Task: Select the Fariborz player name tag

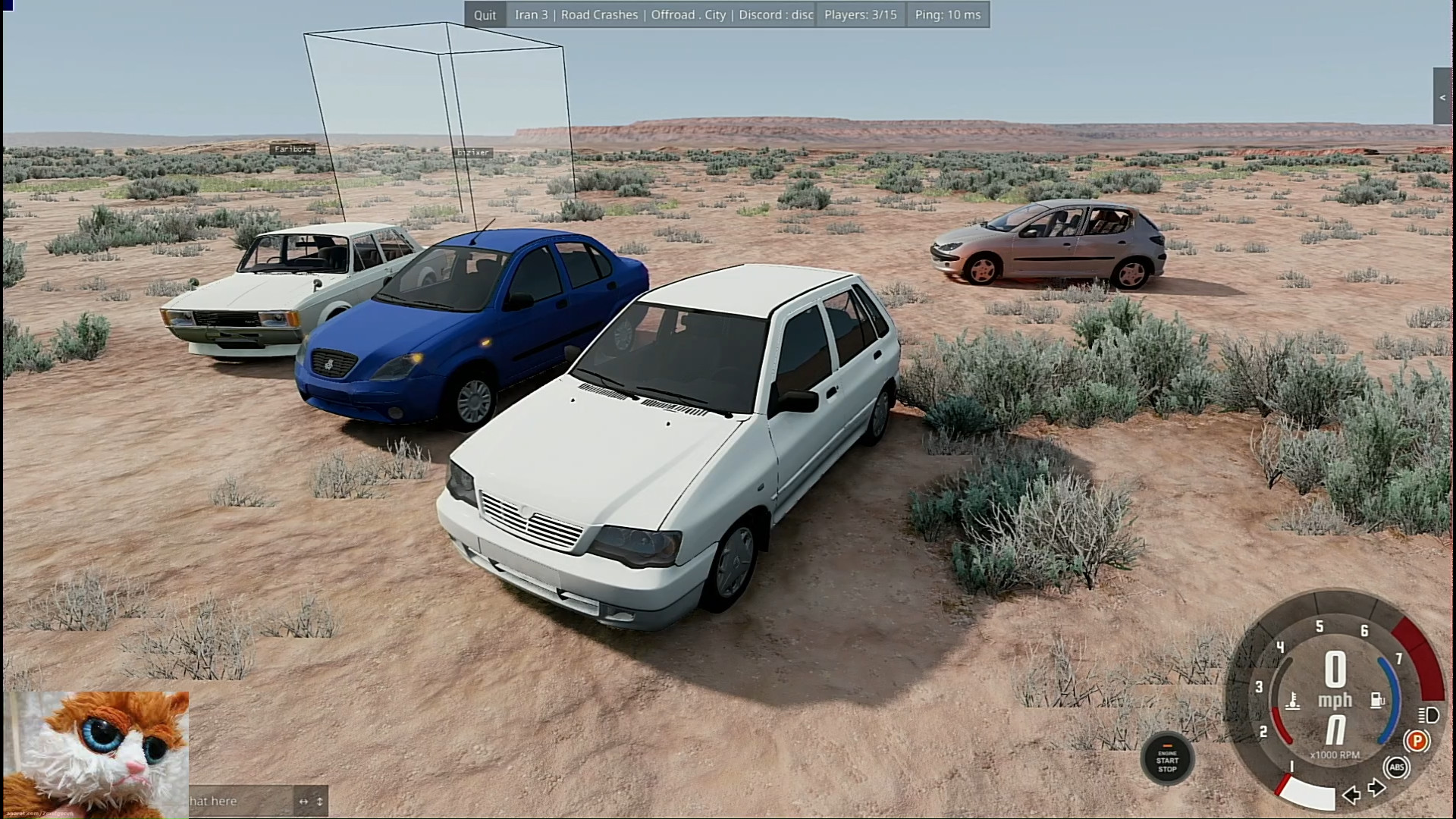Action: coord(293,149)
